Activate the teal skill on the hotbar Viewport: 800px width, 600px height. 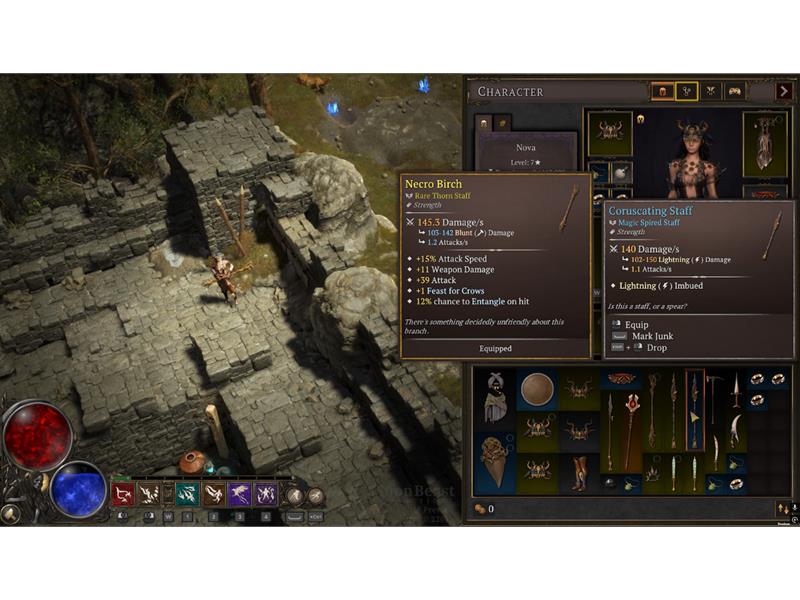click(x=187, y=494)
